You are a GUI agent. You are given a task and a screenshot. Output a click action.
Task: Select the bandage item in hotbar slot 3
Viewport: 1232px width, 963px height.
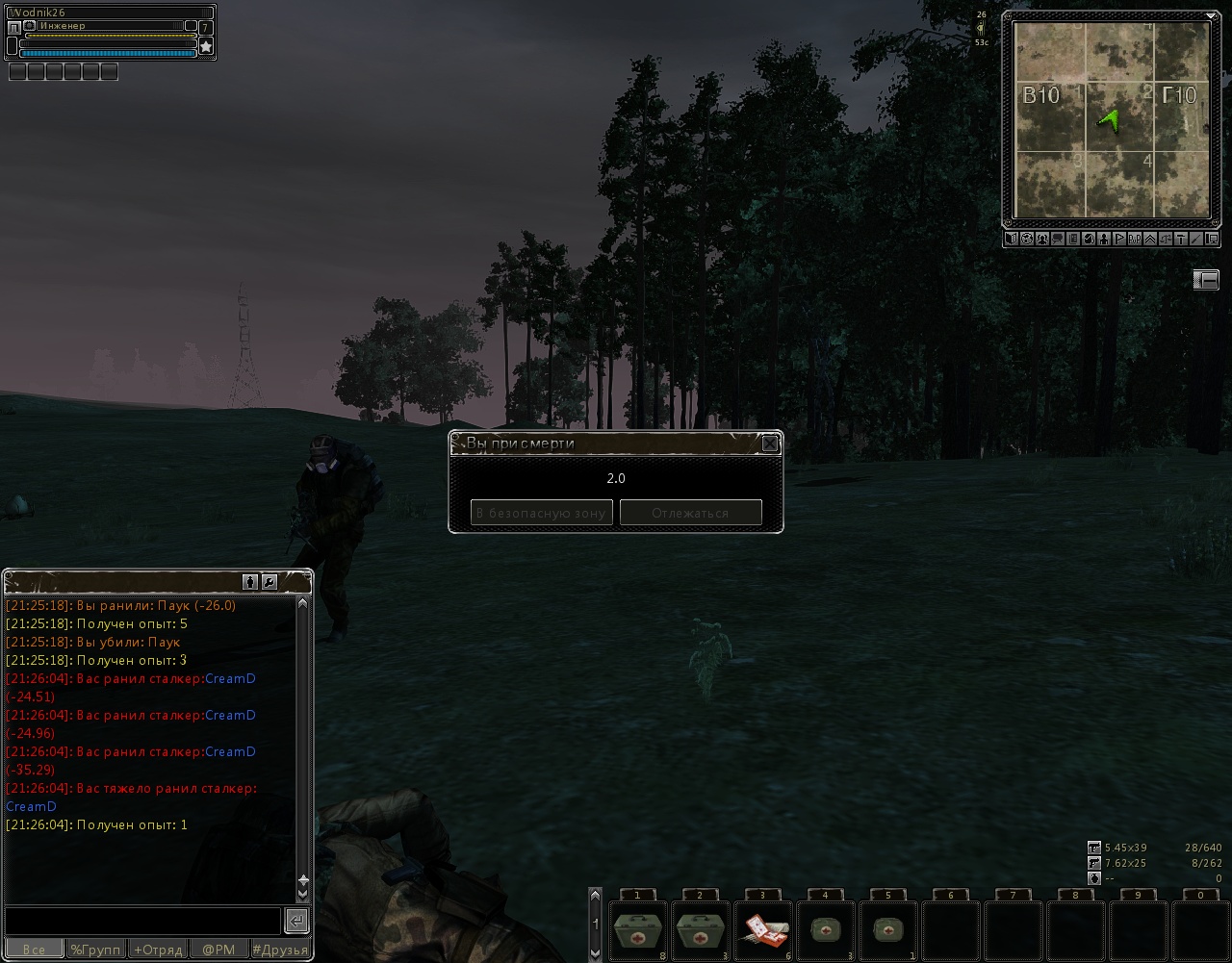(x=762, y=931)
